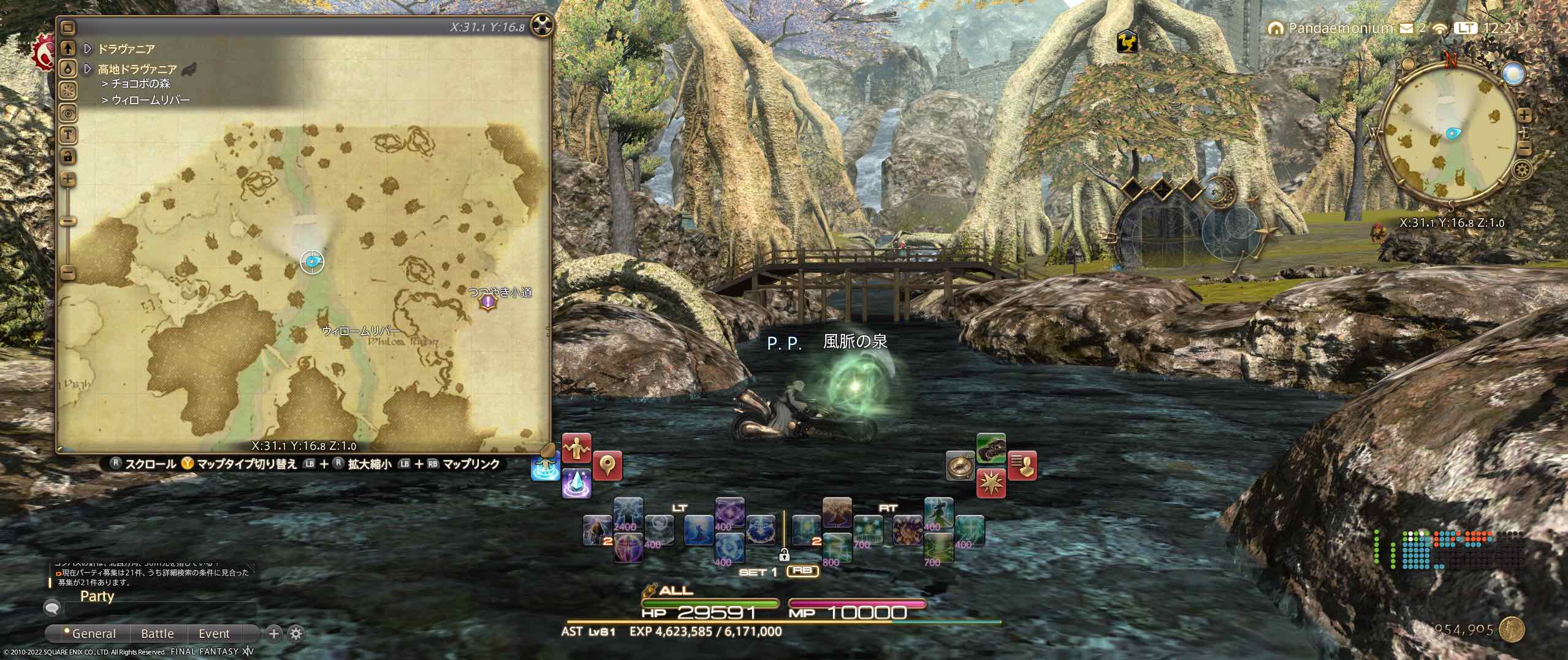Viewport: 1568px width, 660px height.
Task: Open the 高地ドラヴァニア map entry
Action: click(x=137, y=69)
